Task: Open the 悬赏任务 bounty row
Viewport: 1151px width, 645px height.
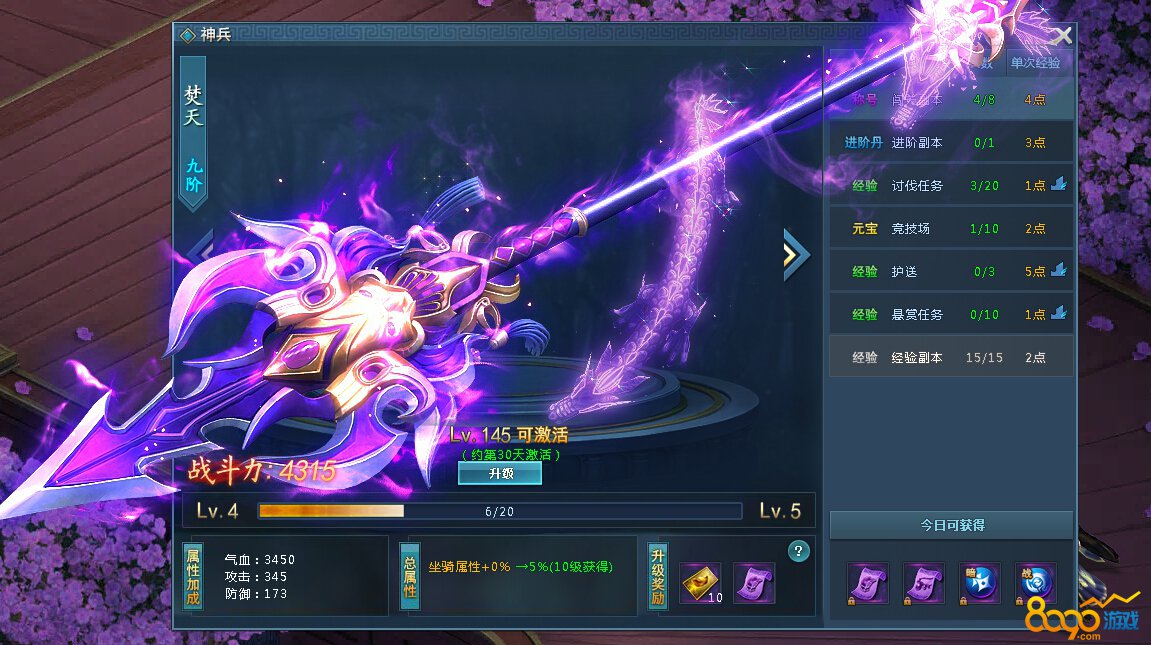Action: point(950,315)
